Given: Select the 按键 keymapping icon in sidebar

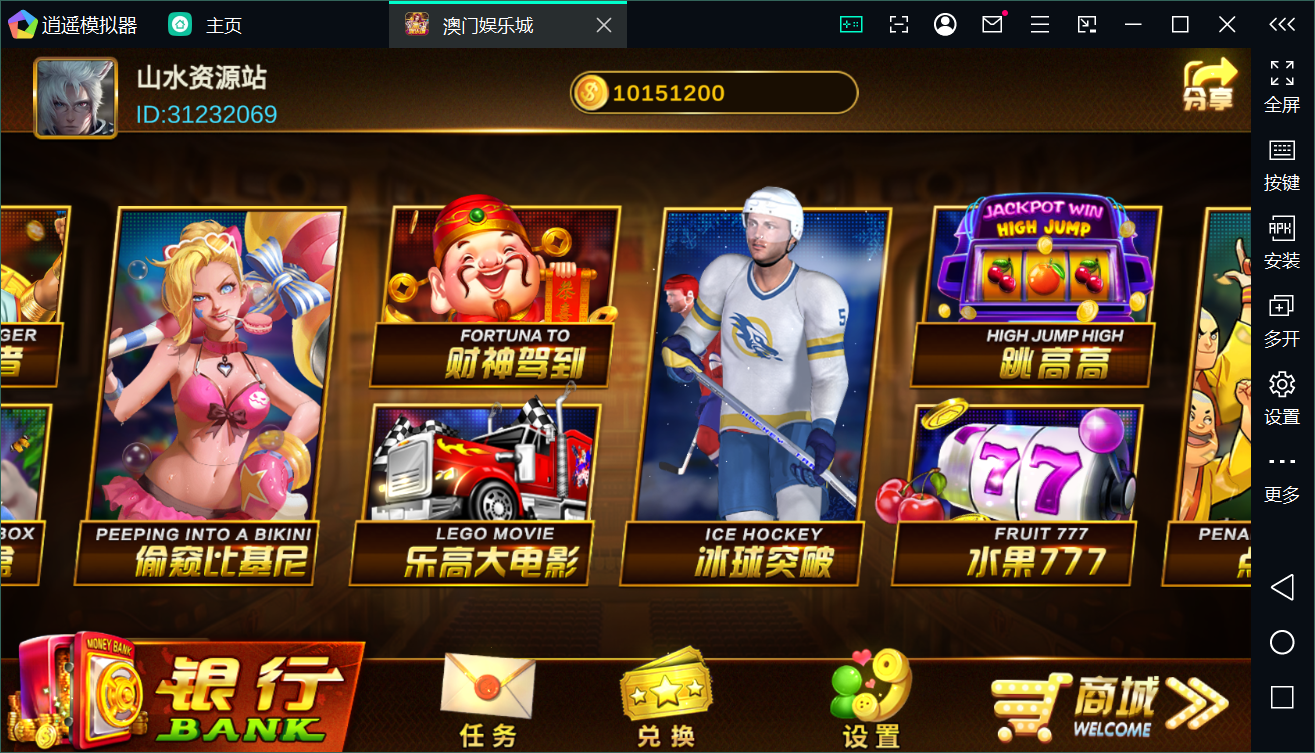Looking at the screenshot, I should pyautogui.click(x=1281, y=150).
